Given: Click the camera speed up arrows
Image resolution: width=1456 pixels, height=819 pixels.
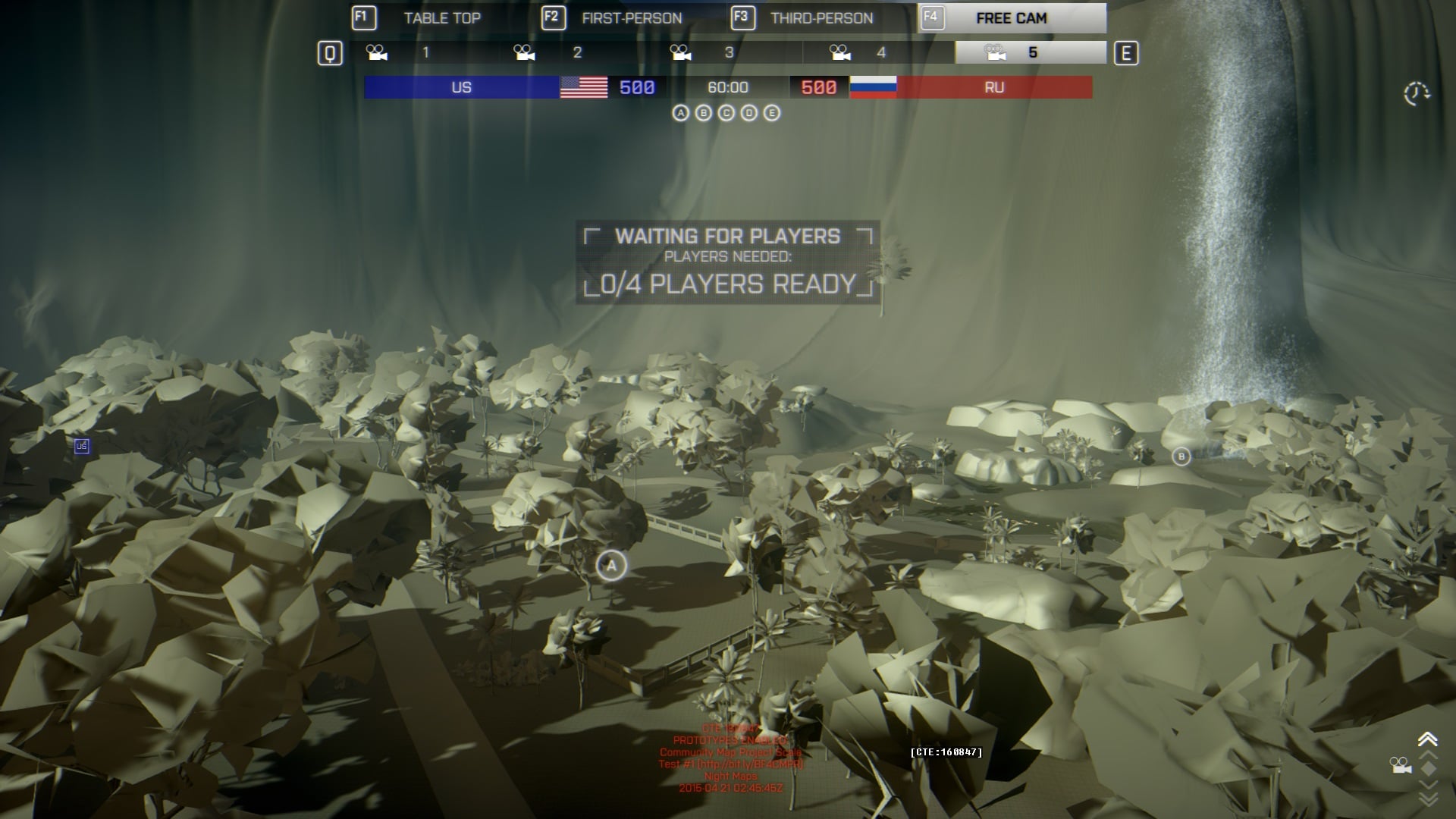Looking at the screenshot, I should [x=1427, y=741].
